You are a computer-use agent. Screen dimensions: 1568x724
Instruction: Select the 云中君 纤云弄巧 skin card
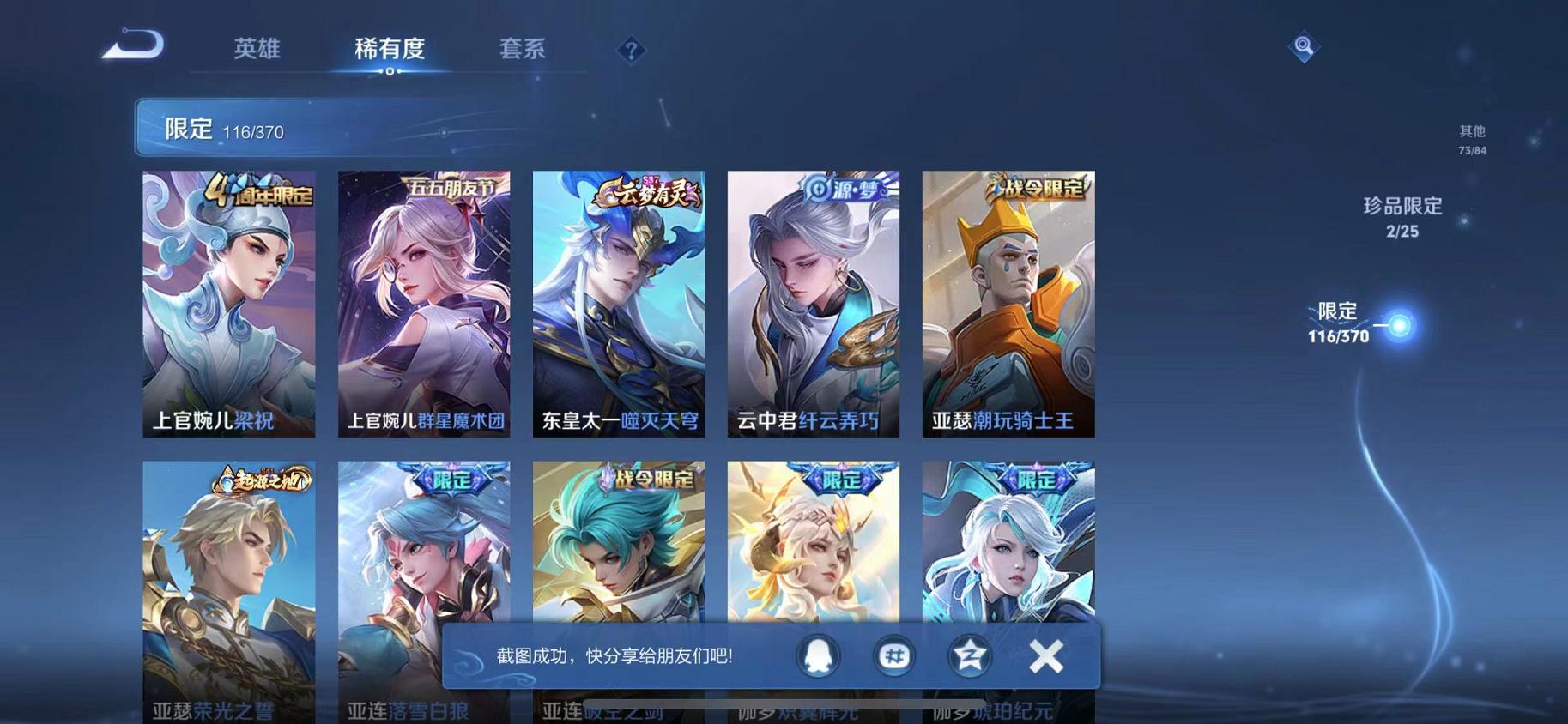pyautogui.click(x=814, y=305)
